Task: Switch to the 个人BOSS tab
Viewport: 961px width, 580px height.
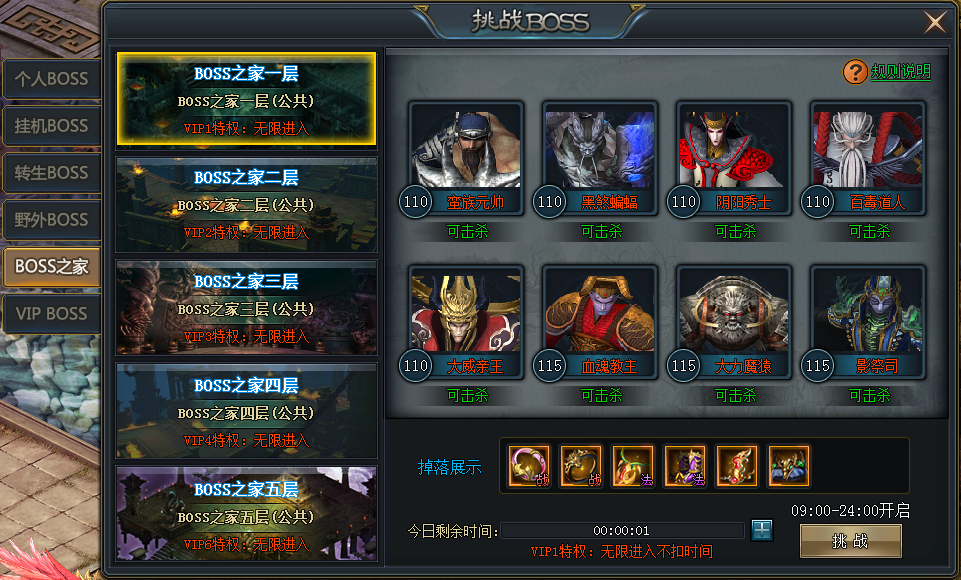Action: [x=51, y=79]
